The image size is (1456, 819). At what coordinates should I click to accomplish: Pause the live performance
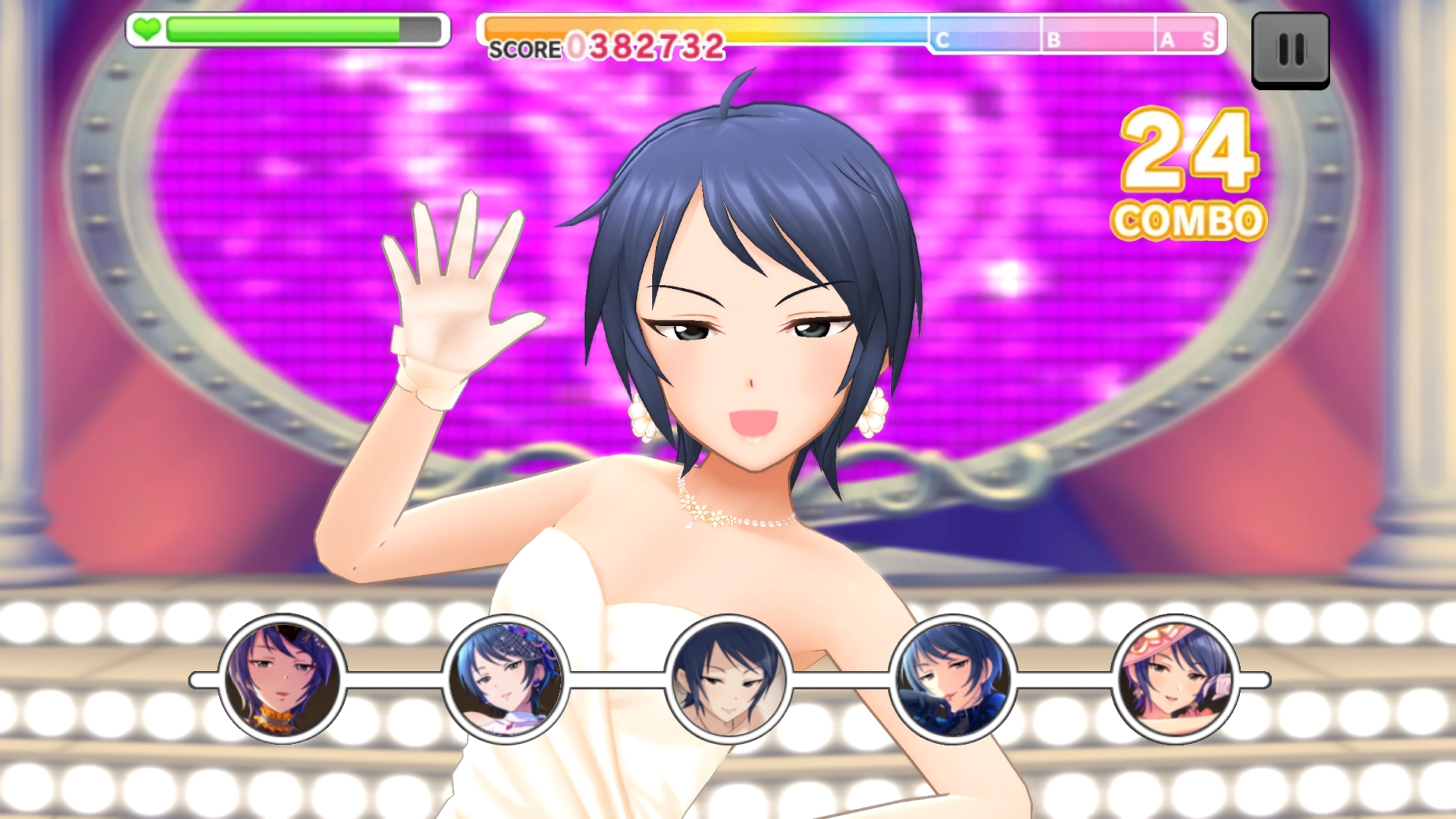click(1290, 50)
